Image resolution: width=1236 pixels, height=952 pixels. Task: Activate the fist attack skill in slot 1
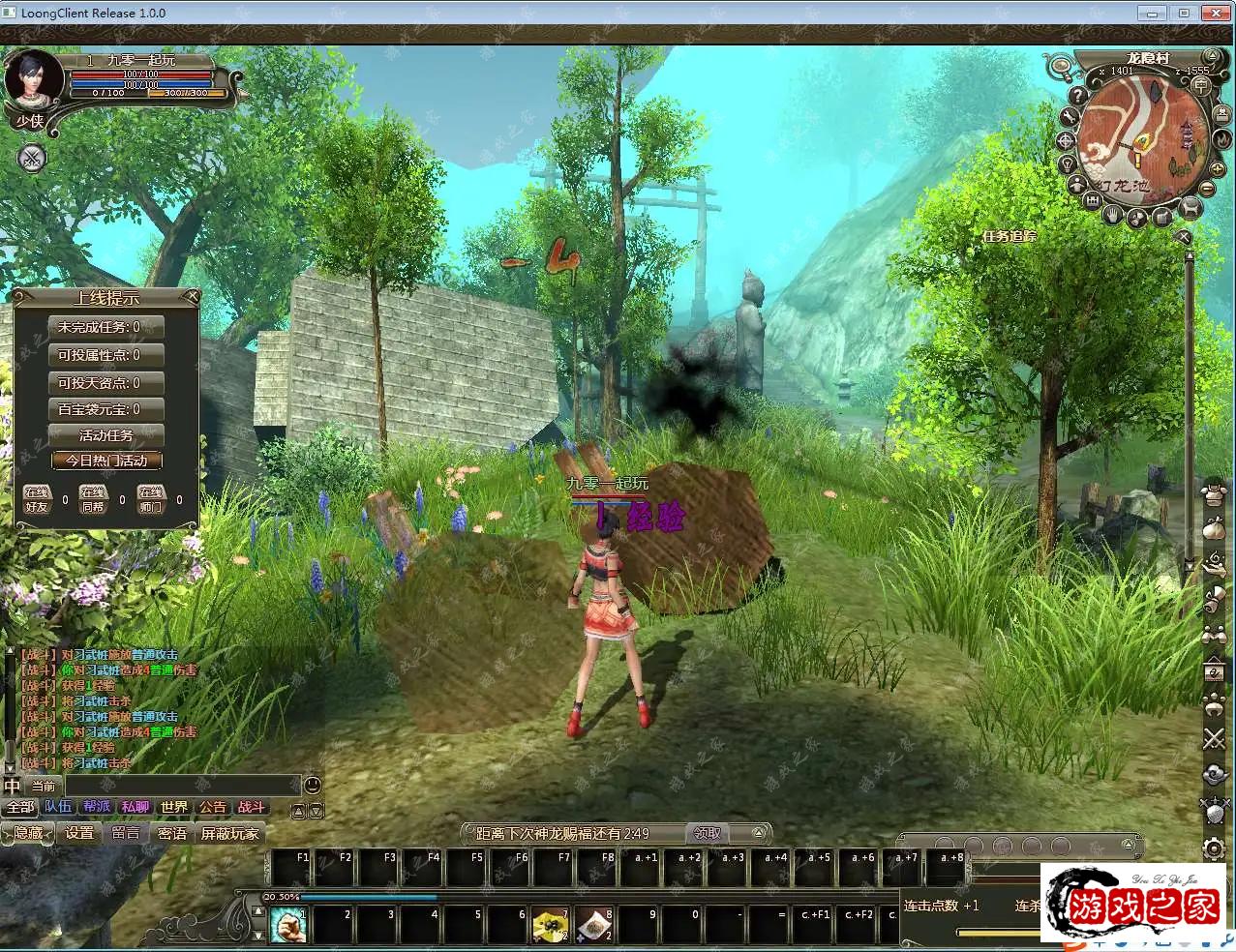click(x=287, y=925)
